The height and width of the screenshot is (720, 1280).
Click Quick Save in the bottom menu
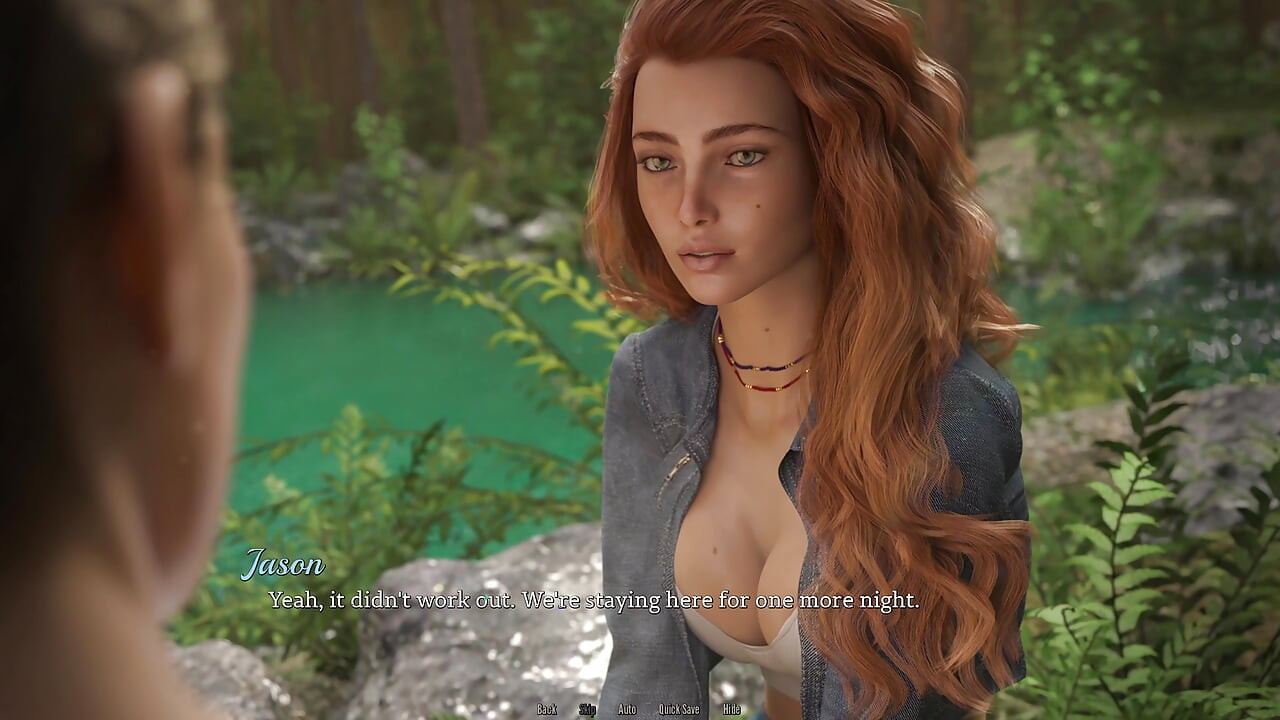679,709
